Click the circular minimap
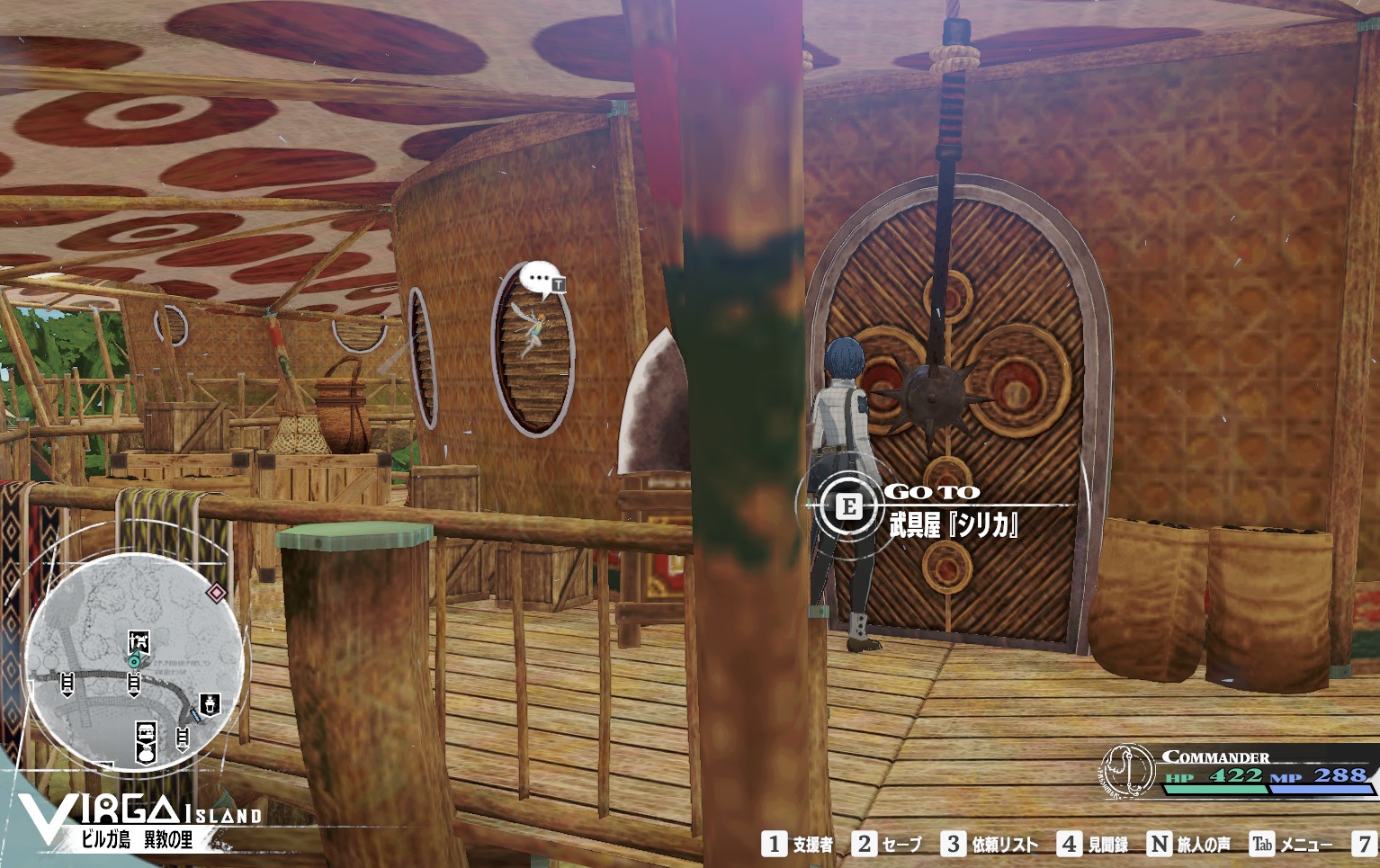This screenshot has height=868, width=1380. point(135,661)
